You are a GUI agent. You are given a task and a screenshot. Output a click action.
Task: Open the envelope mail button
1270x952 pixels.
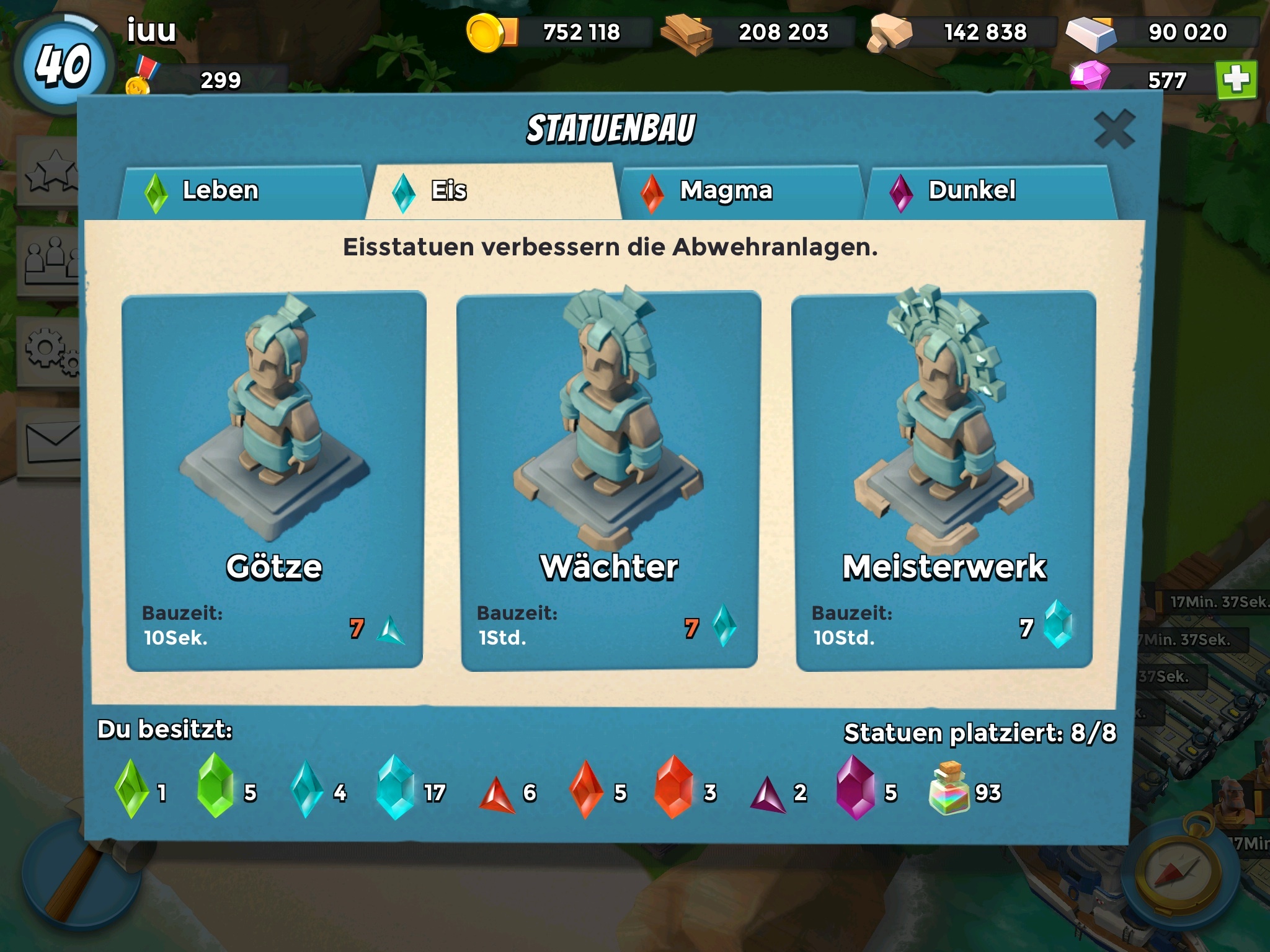click(x=51, y=442)
